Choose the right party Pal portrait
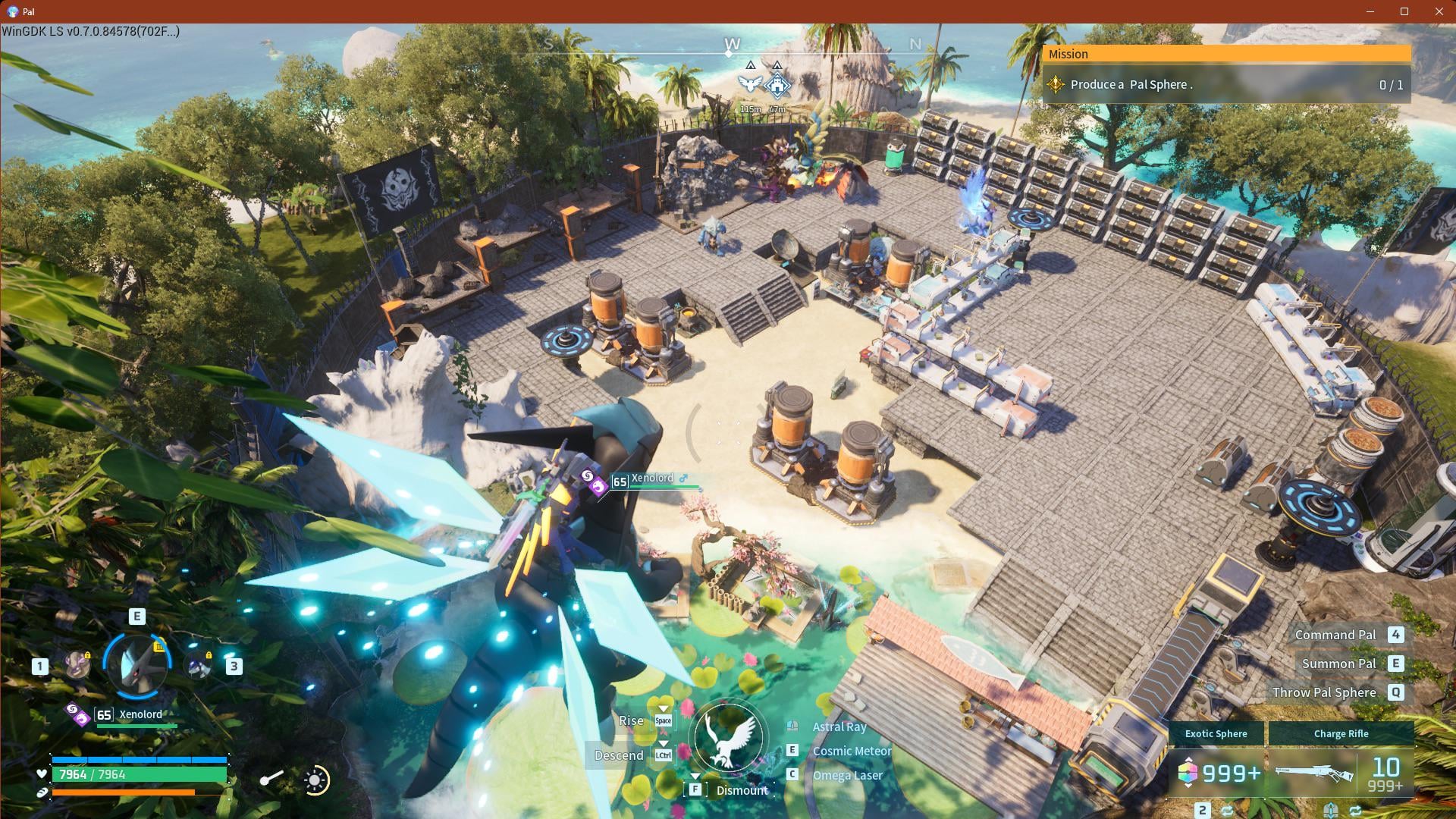The width and height of the screenshot is (1456, 819). pos(200,665)
